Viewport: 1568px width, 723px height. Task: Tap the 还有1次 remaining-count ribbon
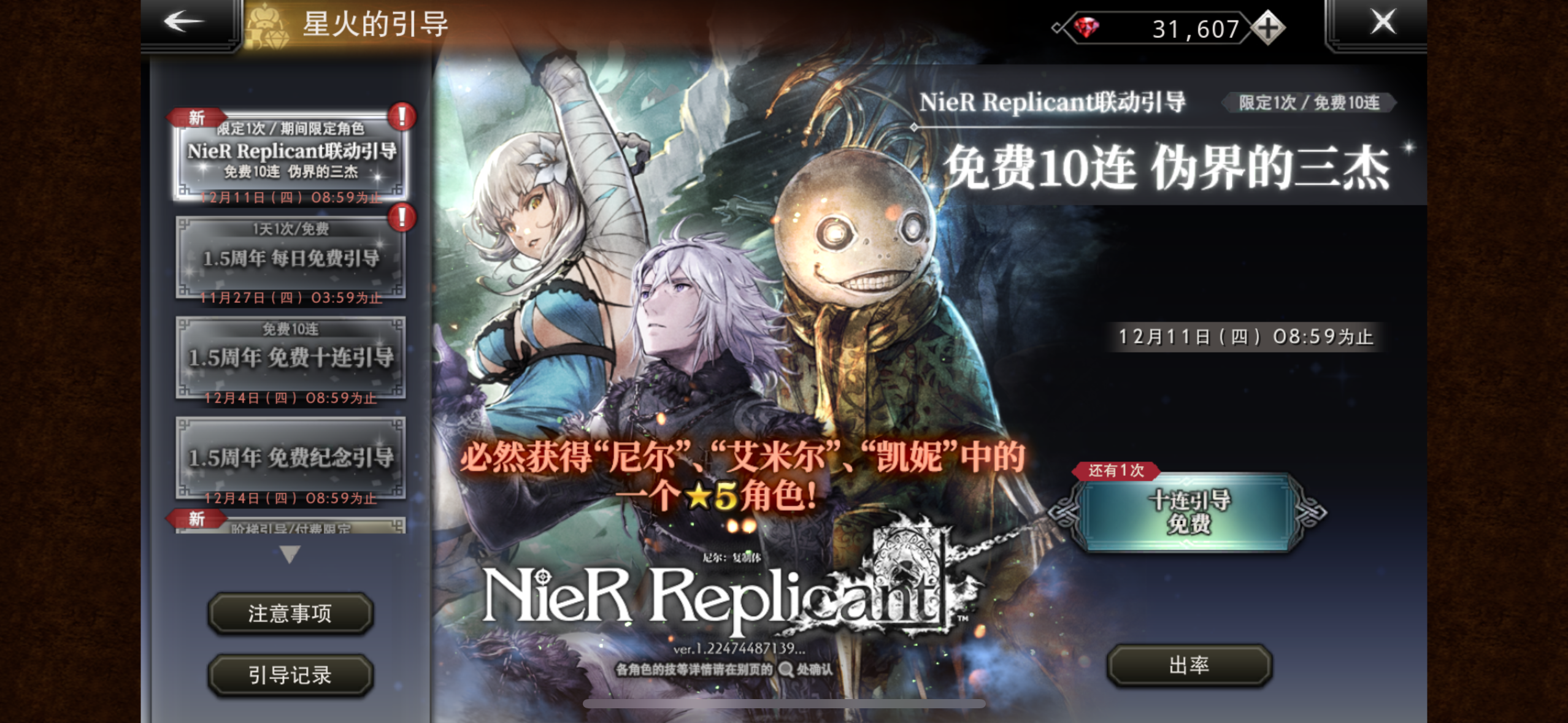point(1118,470)
